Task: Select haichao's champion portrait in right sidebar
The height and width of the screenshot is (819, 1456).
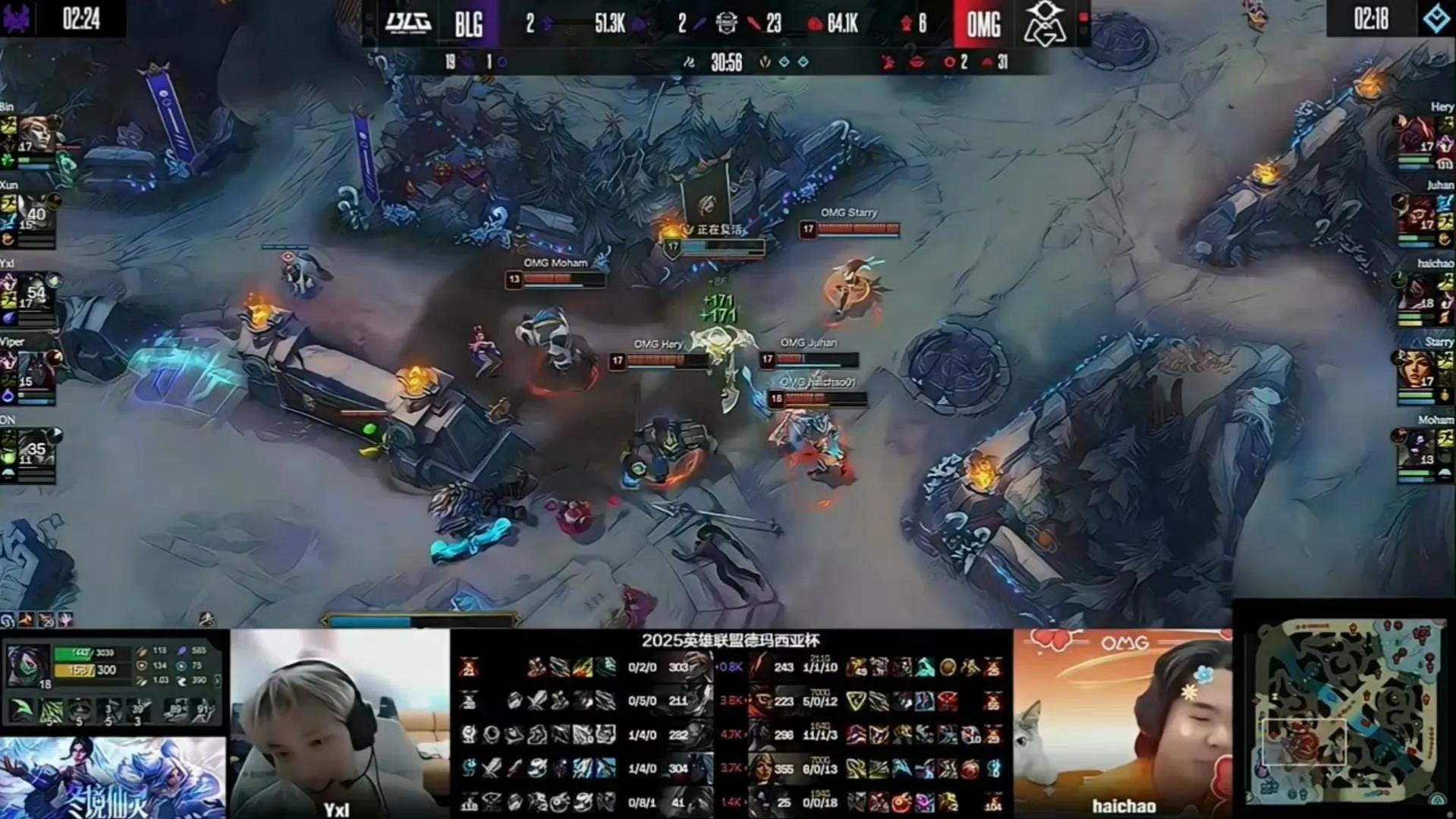Action: 1417,293
